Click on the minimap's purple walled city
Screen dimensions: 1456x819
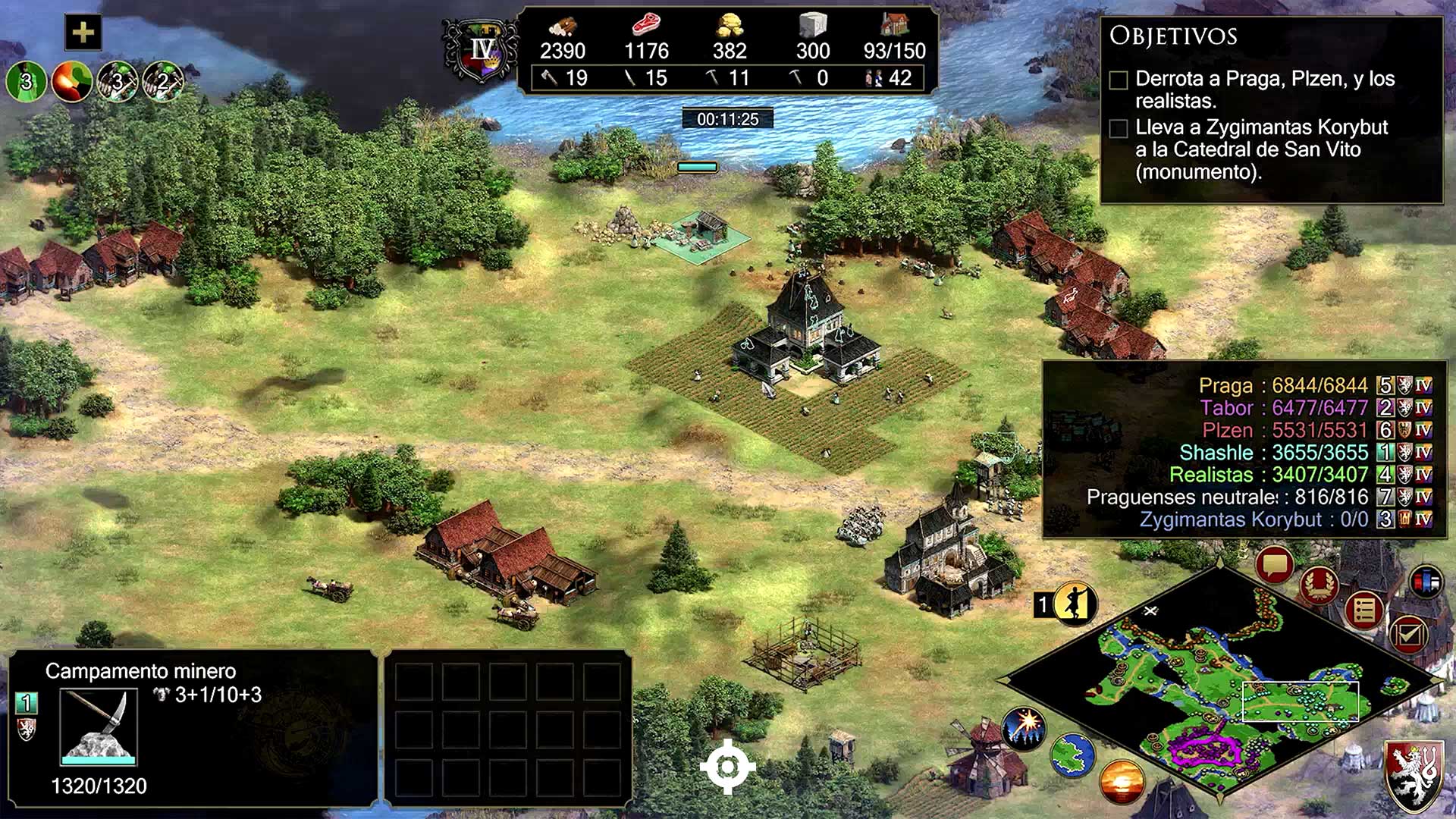[x=1204, y=746]
